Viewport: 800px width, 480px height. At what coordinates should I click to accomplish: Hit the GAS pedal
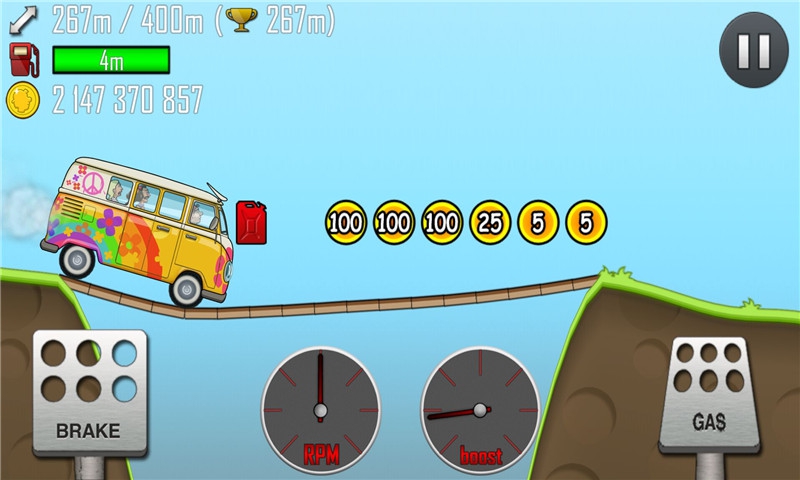coord(709,394)
